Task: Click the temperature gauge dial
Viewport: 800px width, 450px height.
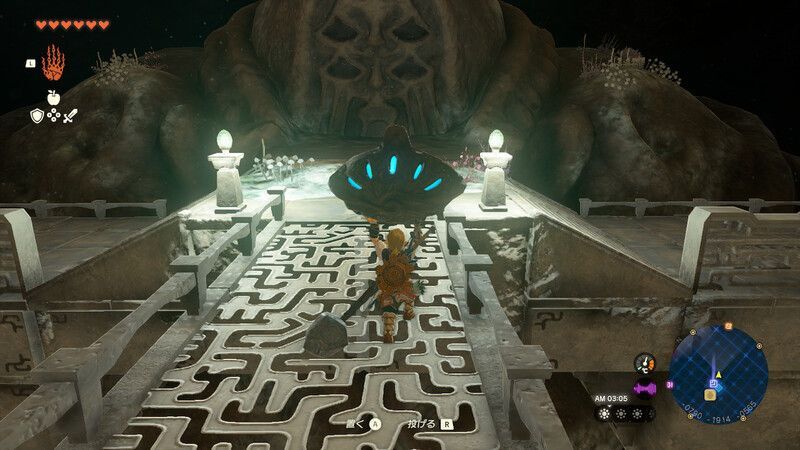Action: 644,364
